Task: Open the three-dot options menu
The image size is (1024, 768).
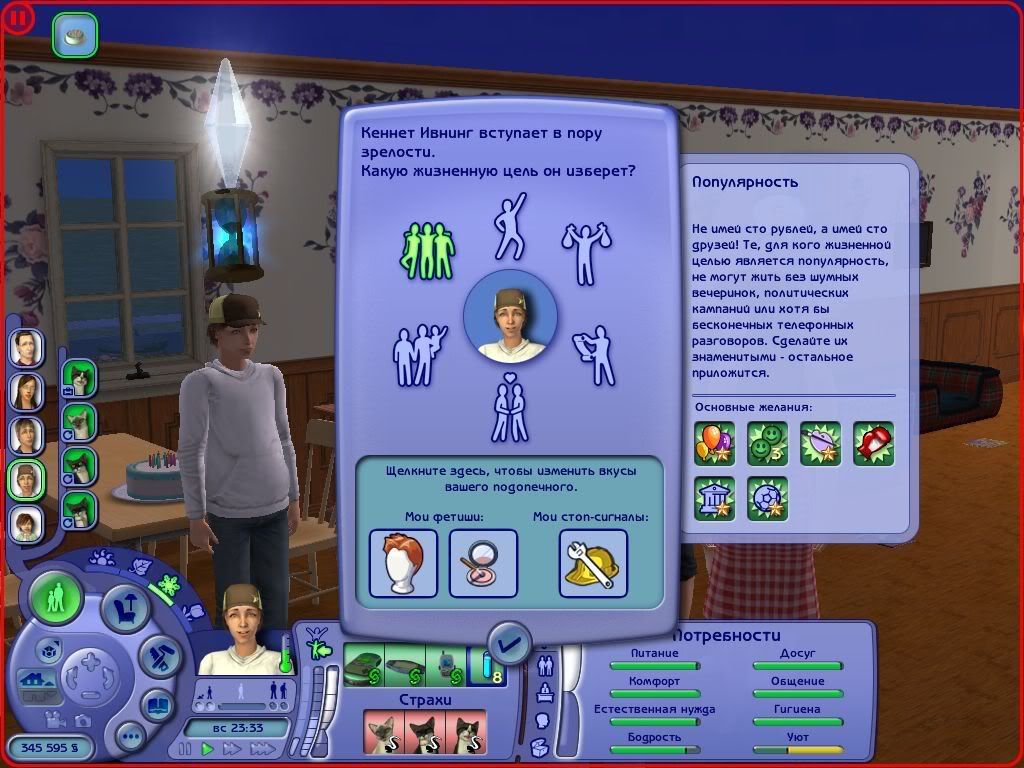Action: 131,739
